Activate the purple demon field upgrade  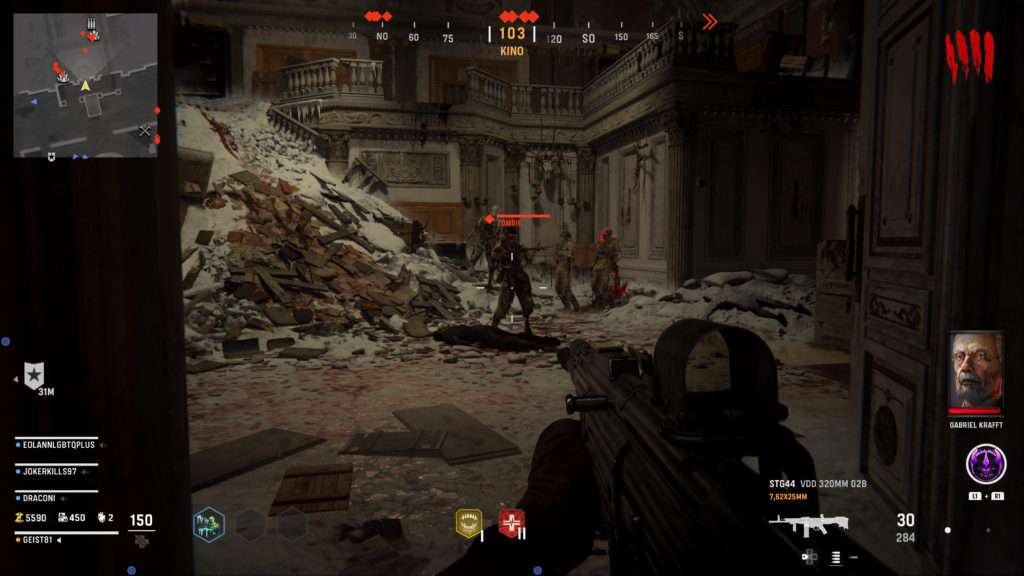tap(986, 465)
